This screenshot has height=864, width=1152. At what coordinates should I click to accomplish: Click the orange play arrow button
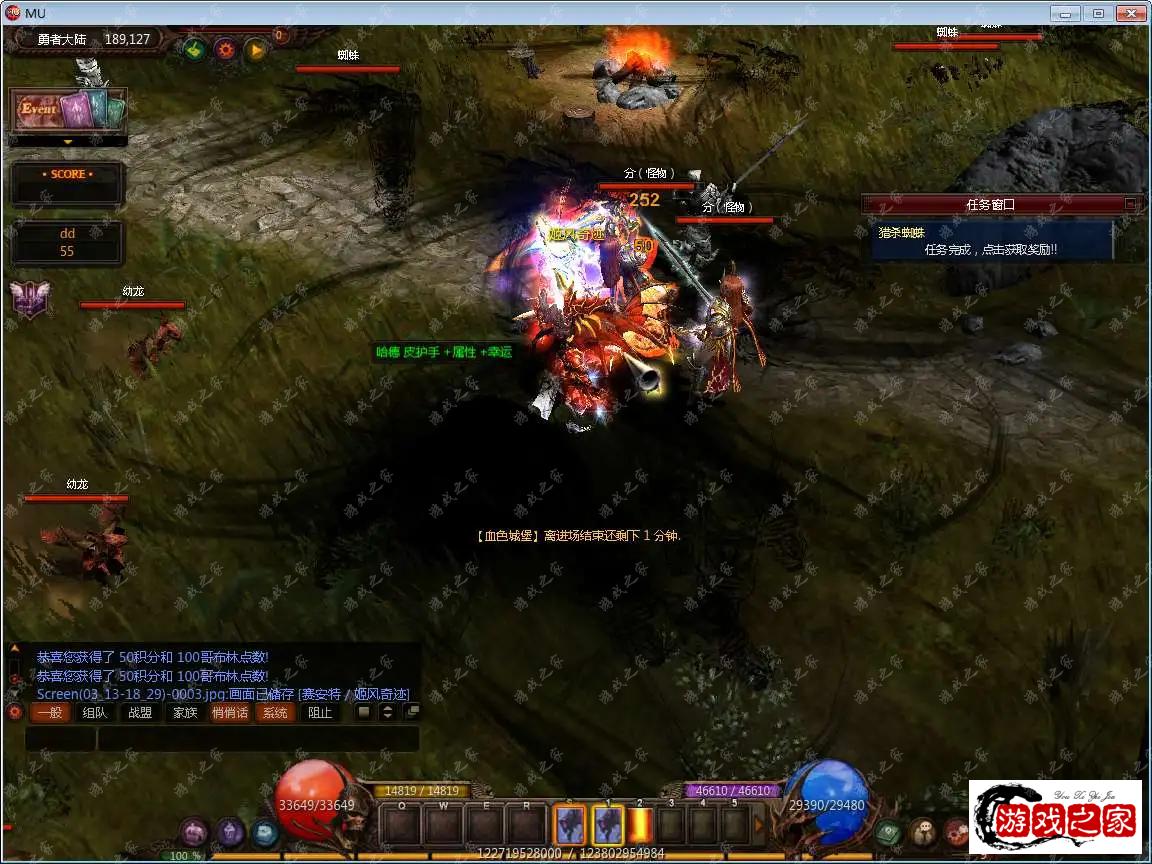(x=256, y=49)
